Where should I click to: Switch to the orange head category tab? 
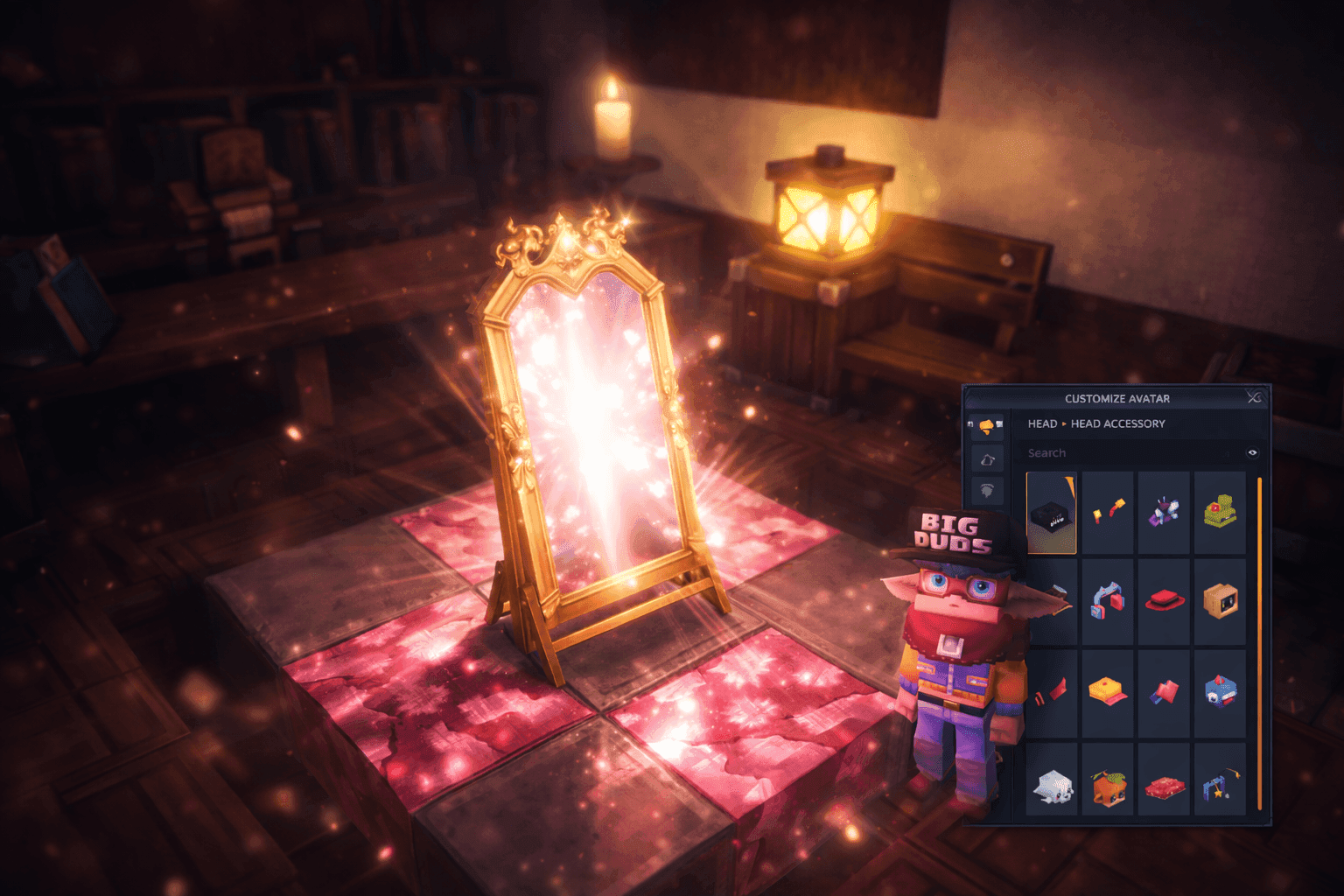[x=986, y=425]
